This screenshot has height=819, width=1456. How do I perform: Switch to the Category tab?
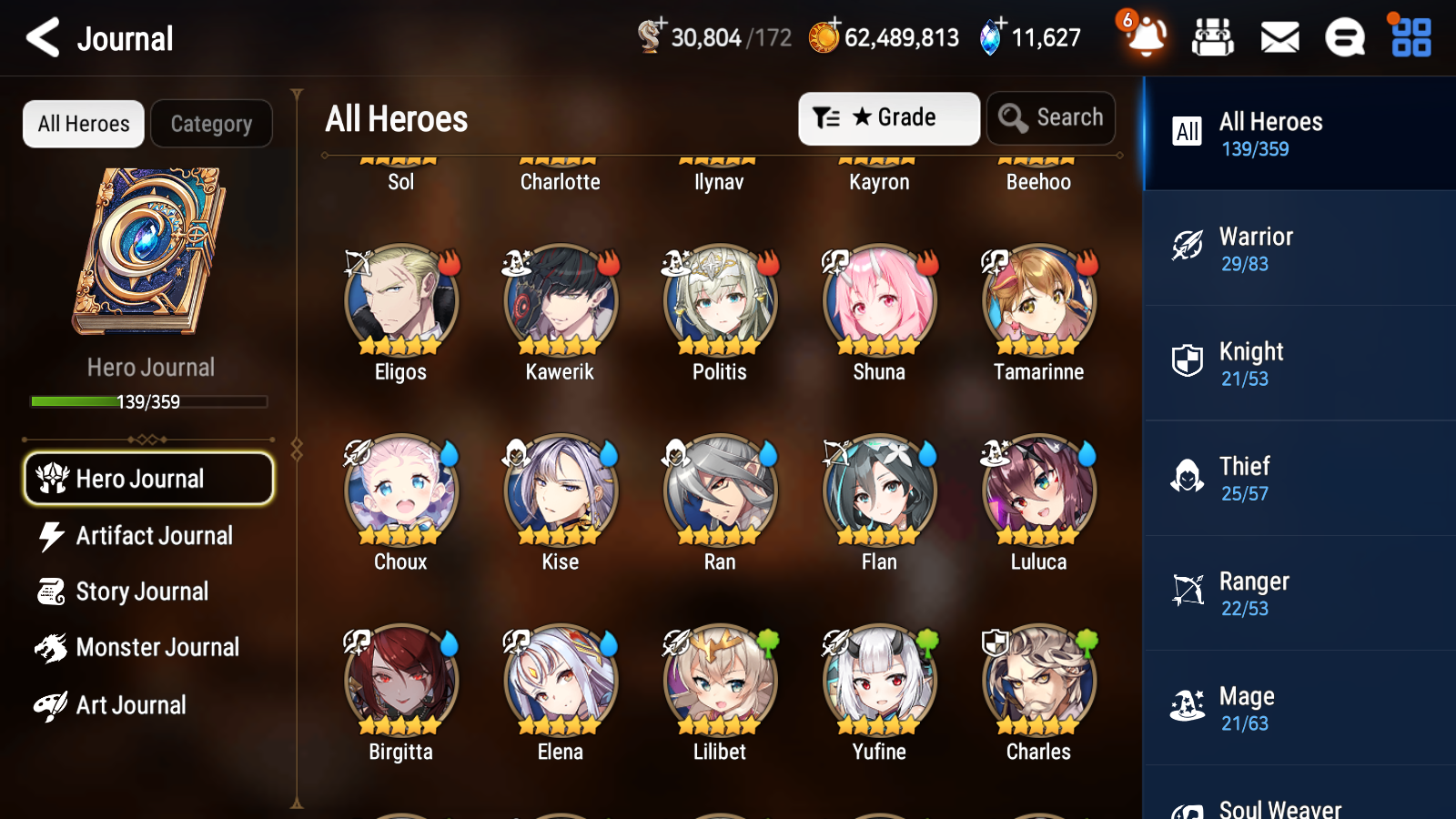click(212, 124)
